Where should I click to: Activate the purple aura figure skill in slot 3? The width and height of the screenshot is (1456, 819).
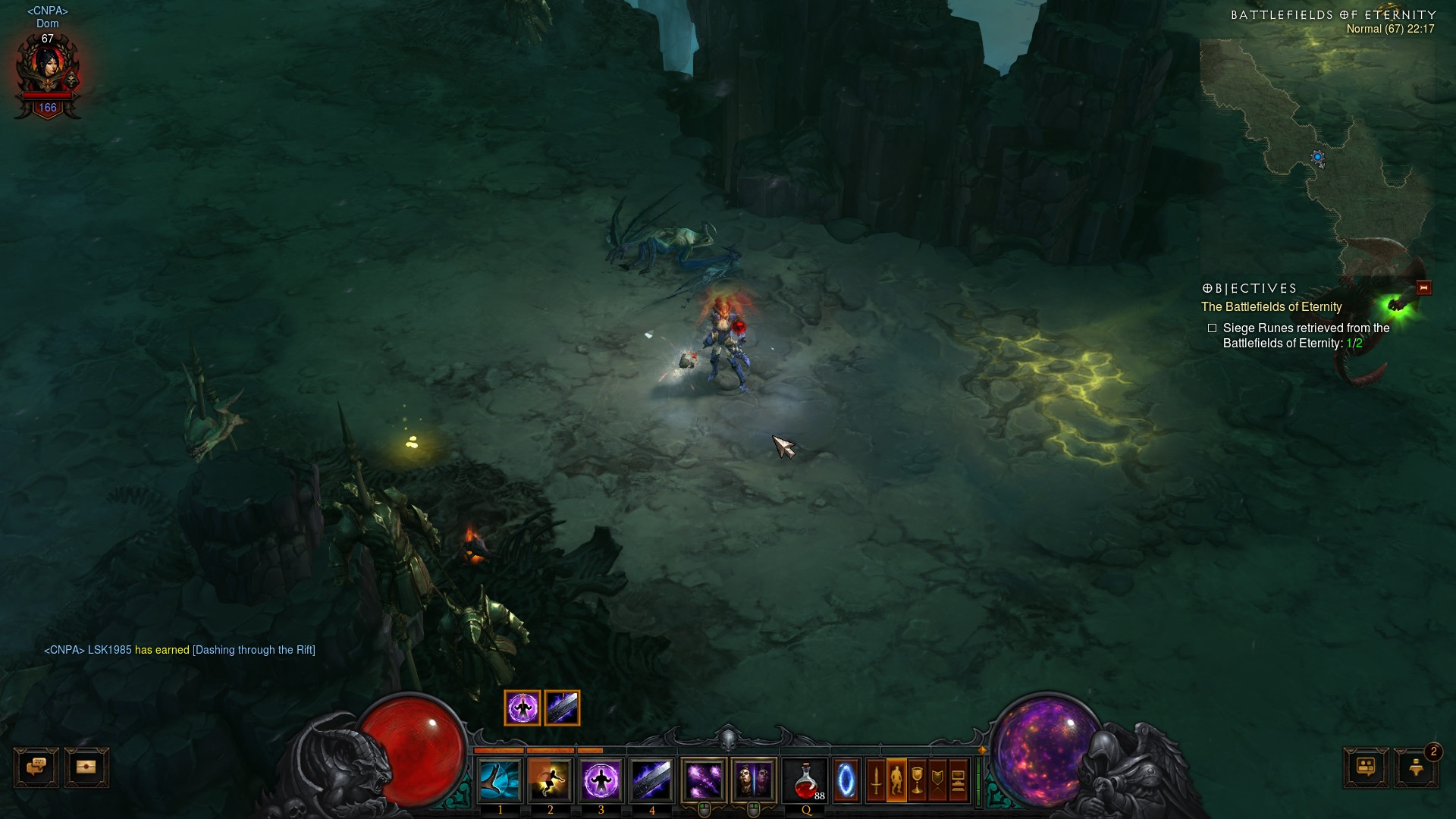coord(601,780)
